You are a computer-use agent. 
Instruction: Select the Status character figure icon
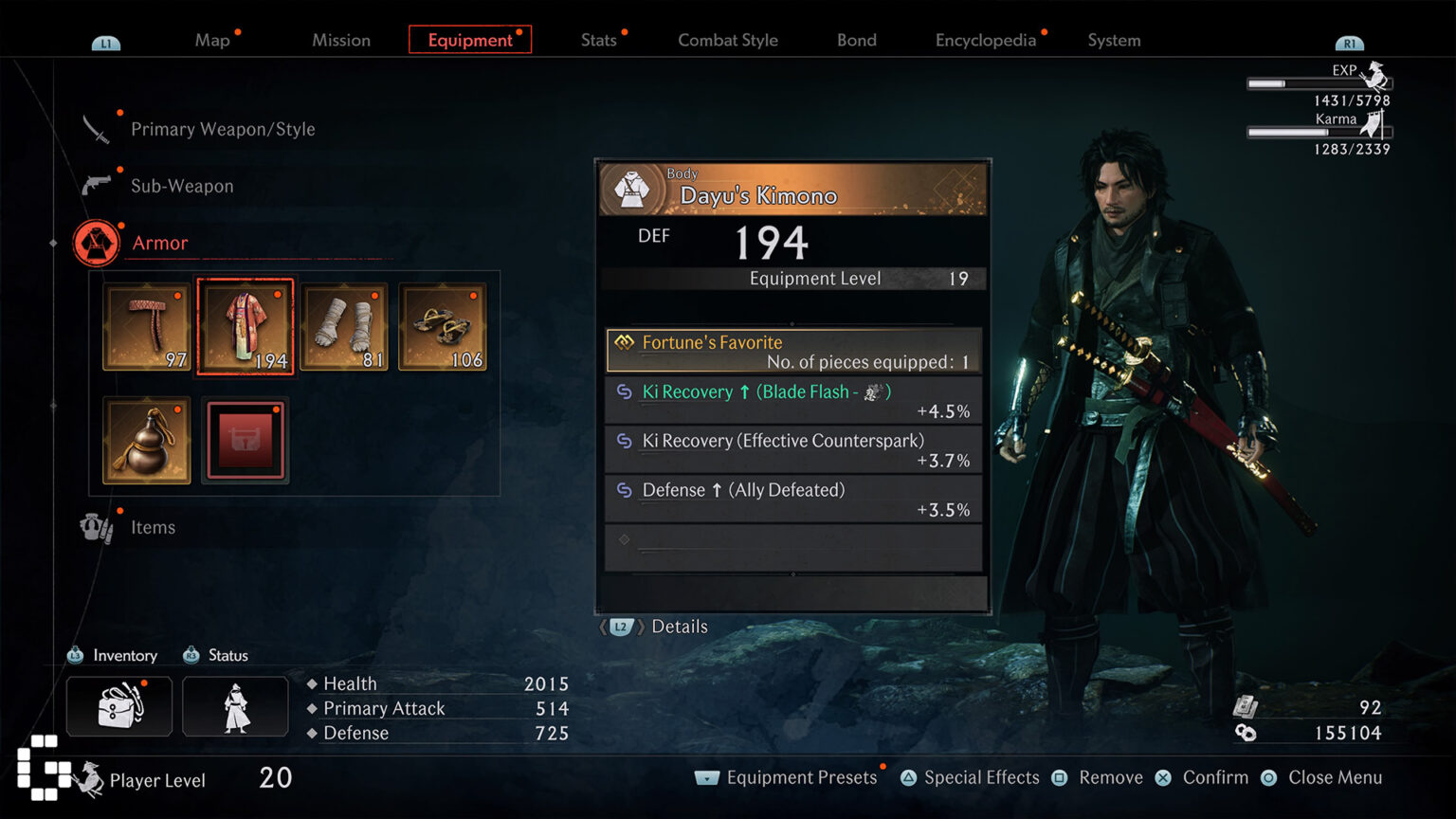coord(235,705)
